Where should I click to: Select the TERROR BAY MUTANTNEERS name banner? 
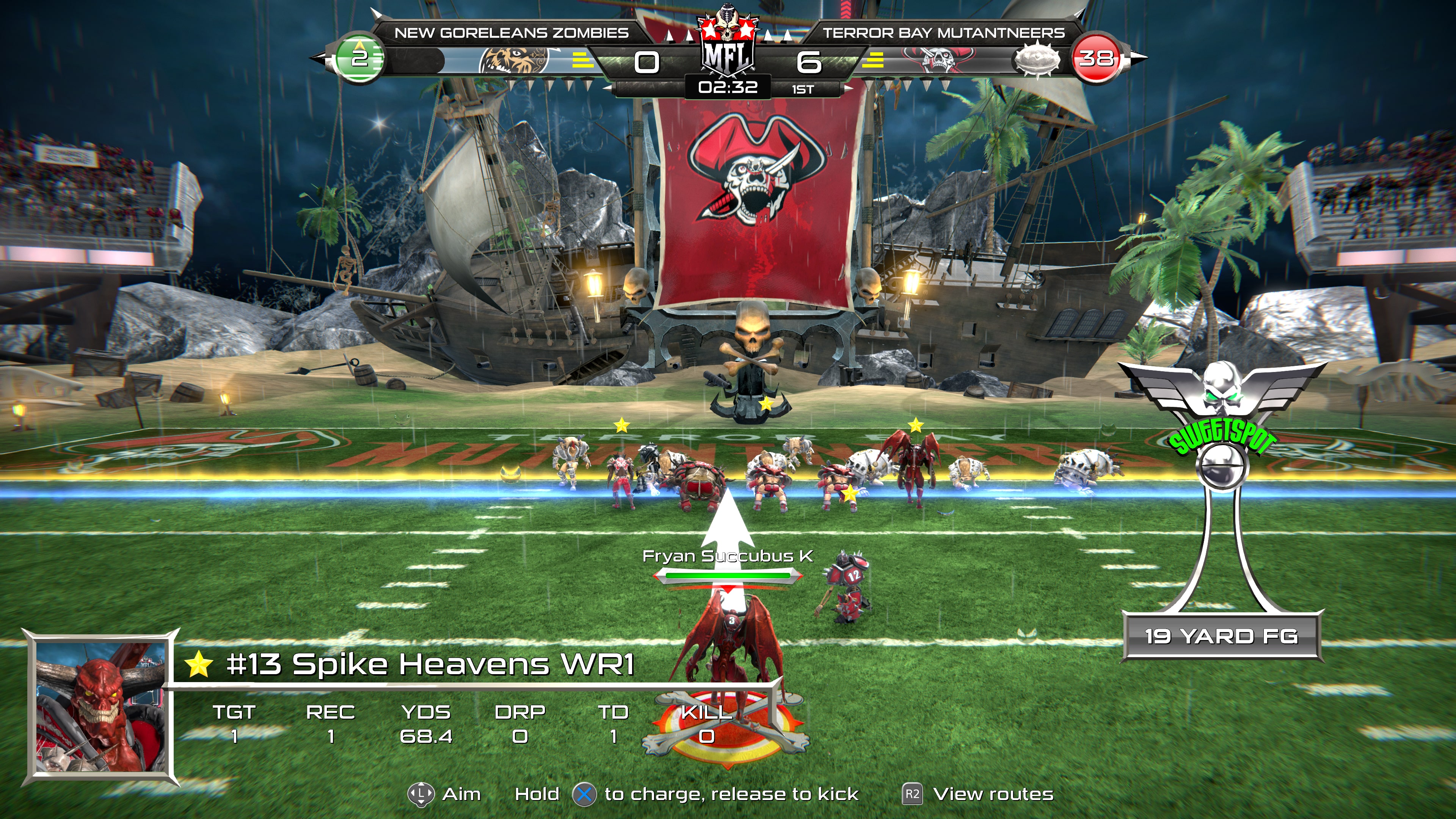[945, 32]
